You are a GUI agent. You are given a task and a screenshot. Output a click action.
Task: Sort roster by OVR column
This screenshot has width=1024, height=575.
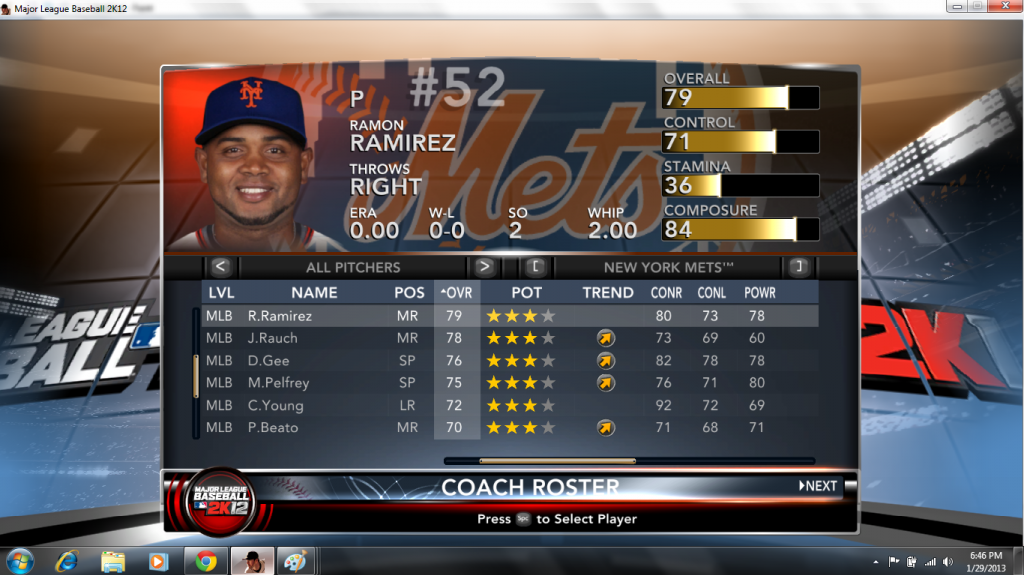[x=457, y=293]
